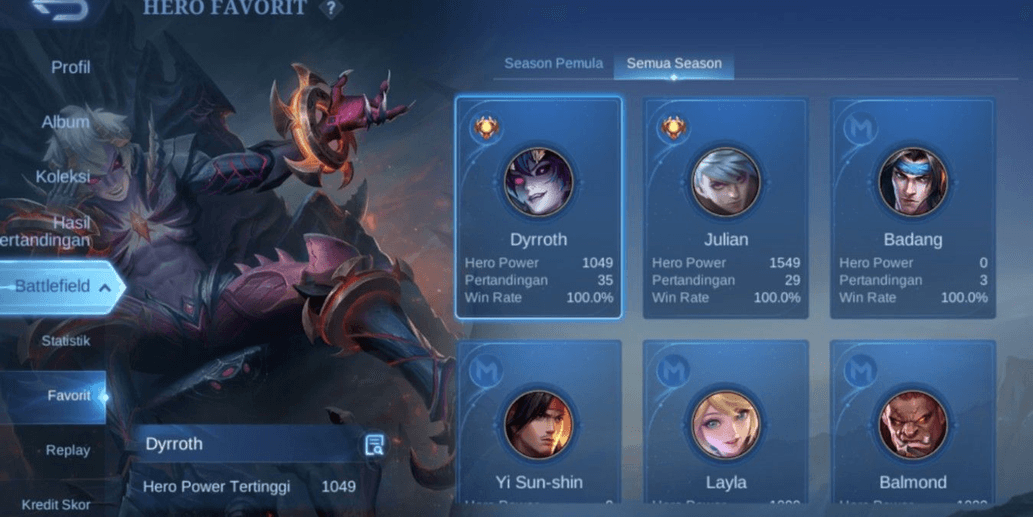Open the Statistik sub-menu
1033x517 pixels.
pyautogui.click(x=66, y=341)
